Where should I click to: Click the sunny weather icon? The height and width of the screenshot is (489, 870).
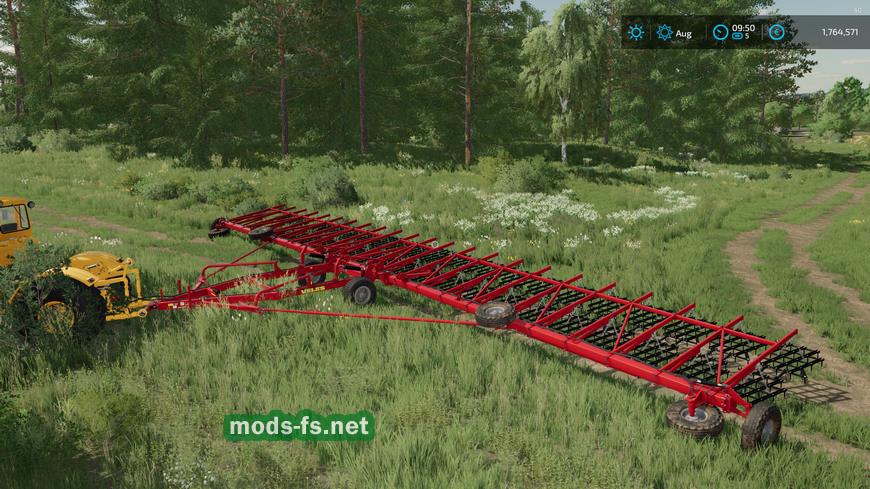(636, 32)
